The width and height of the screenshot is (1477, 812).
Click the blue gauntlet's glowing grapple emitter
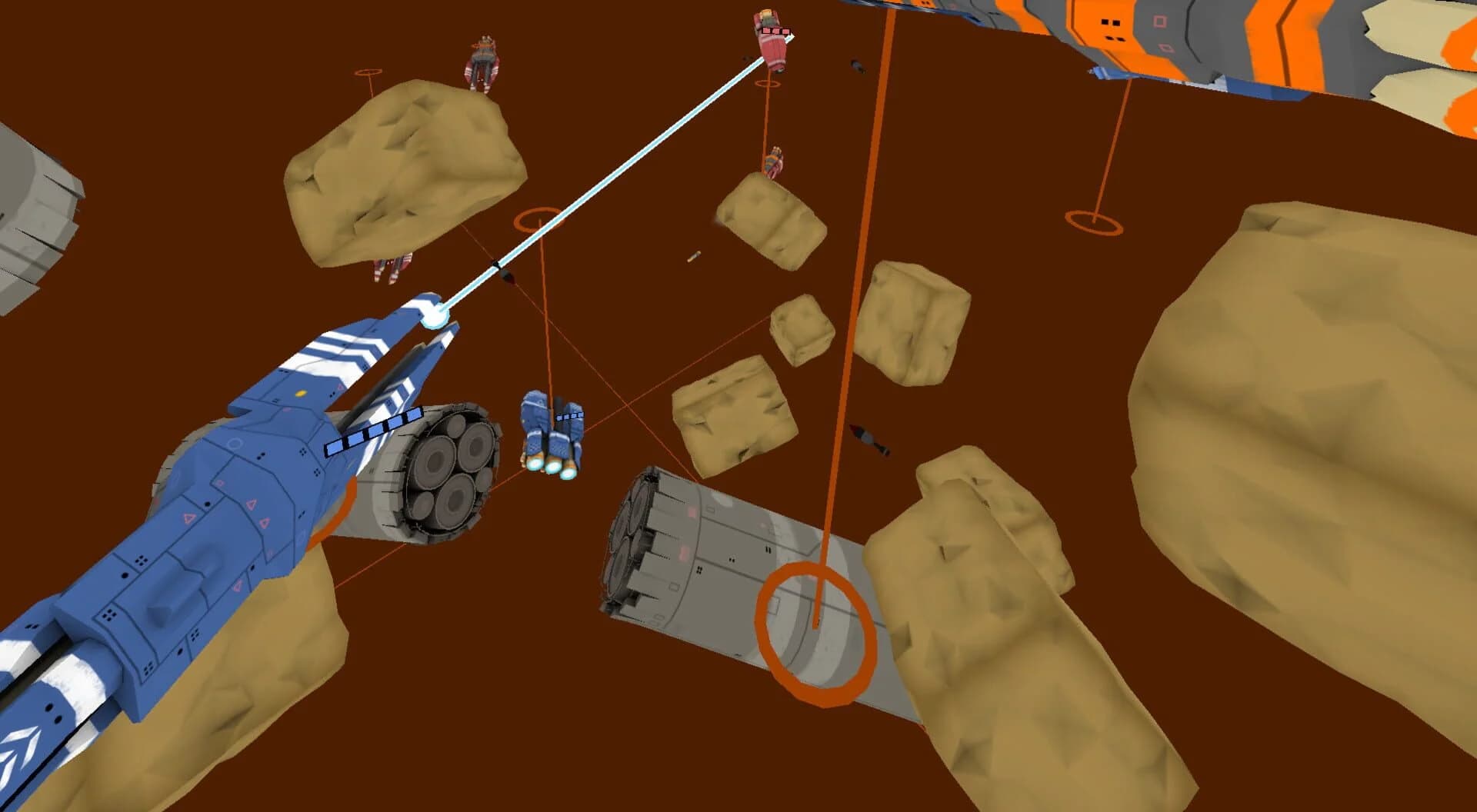[434, 315]
